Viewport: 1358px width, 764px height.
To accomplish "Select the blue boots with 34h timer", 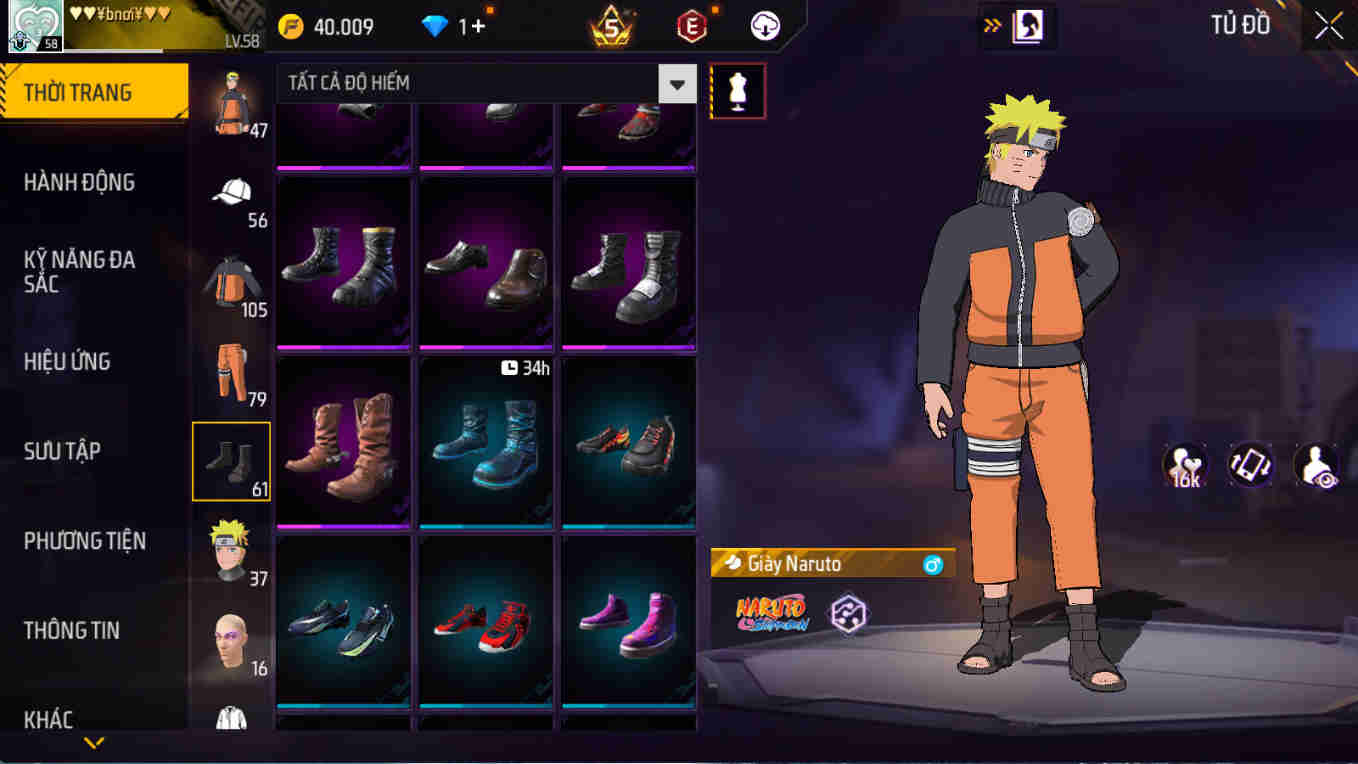I will (x=486, y=441).
